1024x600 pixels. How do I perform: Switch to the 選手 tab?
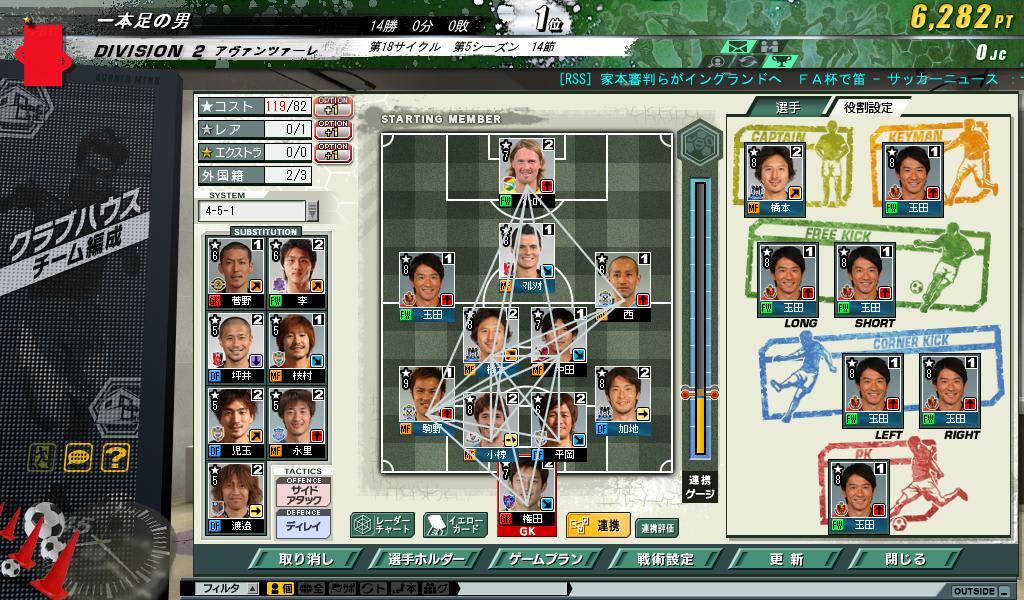[x=786, y=107]
